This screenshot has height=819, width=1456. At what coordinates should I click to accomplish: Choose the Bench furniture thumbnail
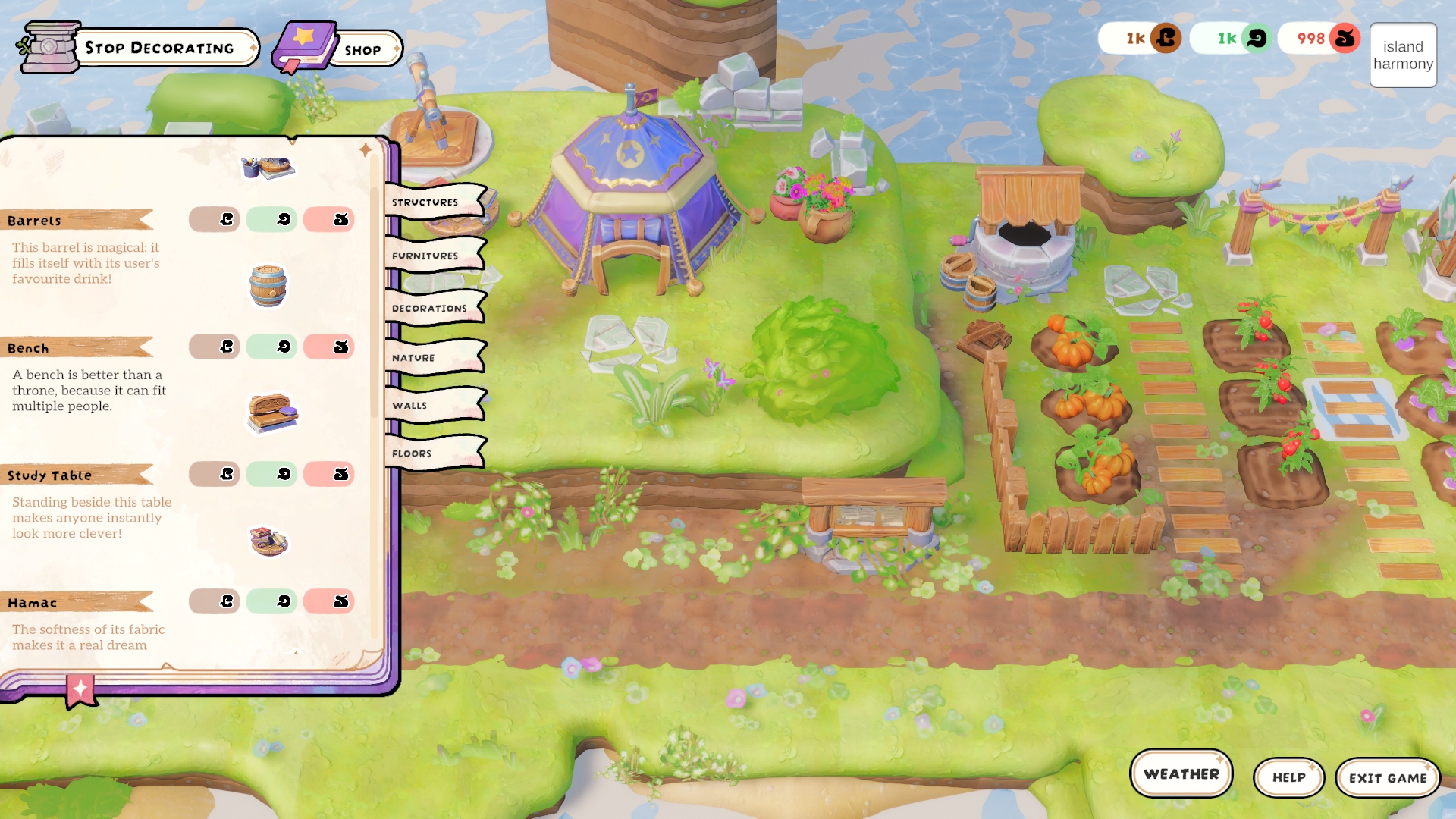[272, 413]
